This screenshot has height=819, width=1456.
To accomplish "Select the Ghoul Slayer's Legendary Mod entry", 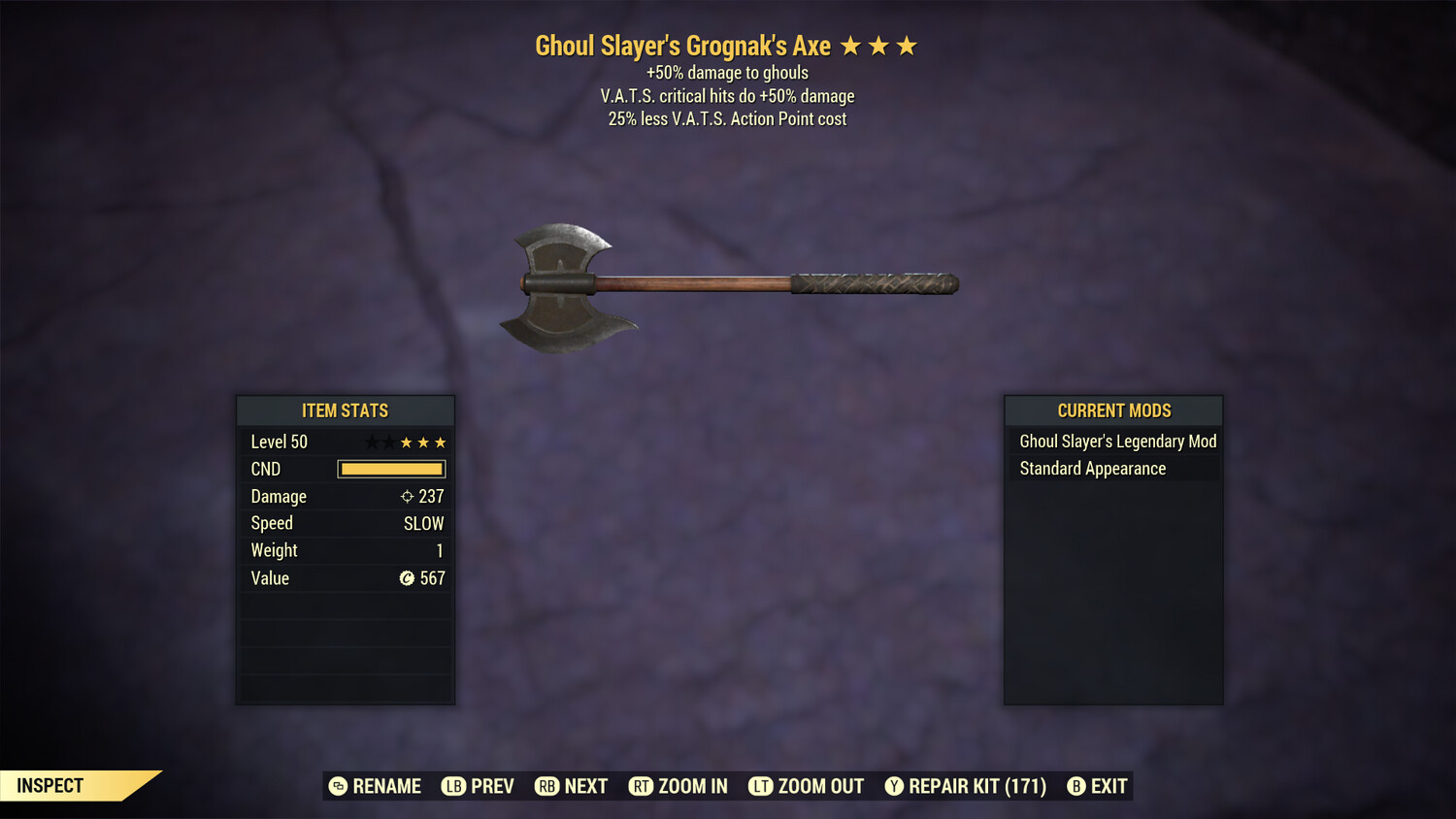I will point(1116,441).
